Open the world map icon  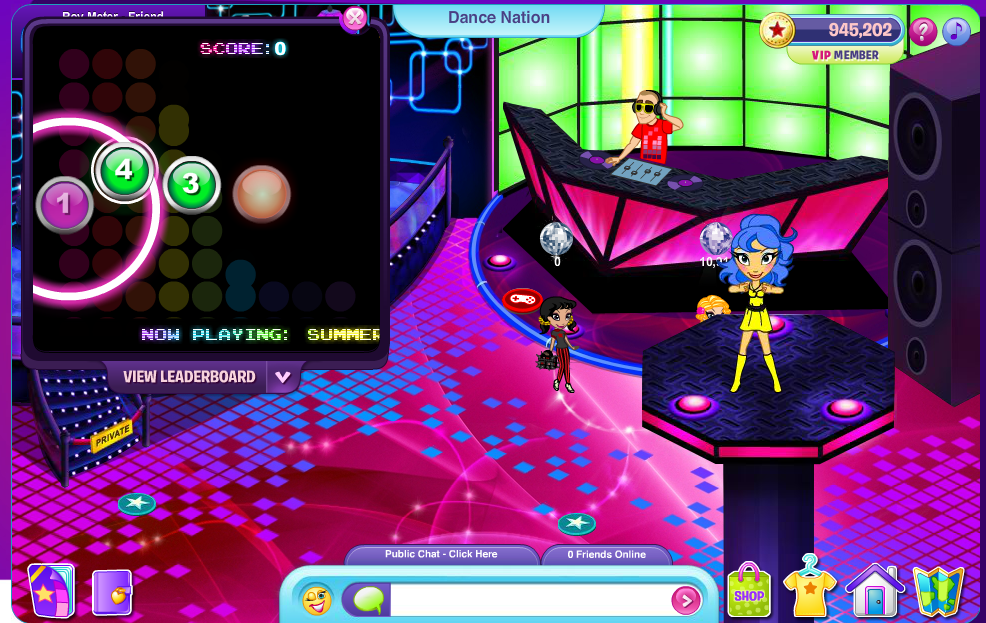(x=938, y=591)
